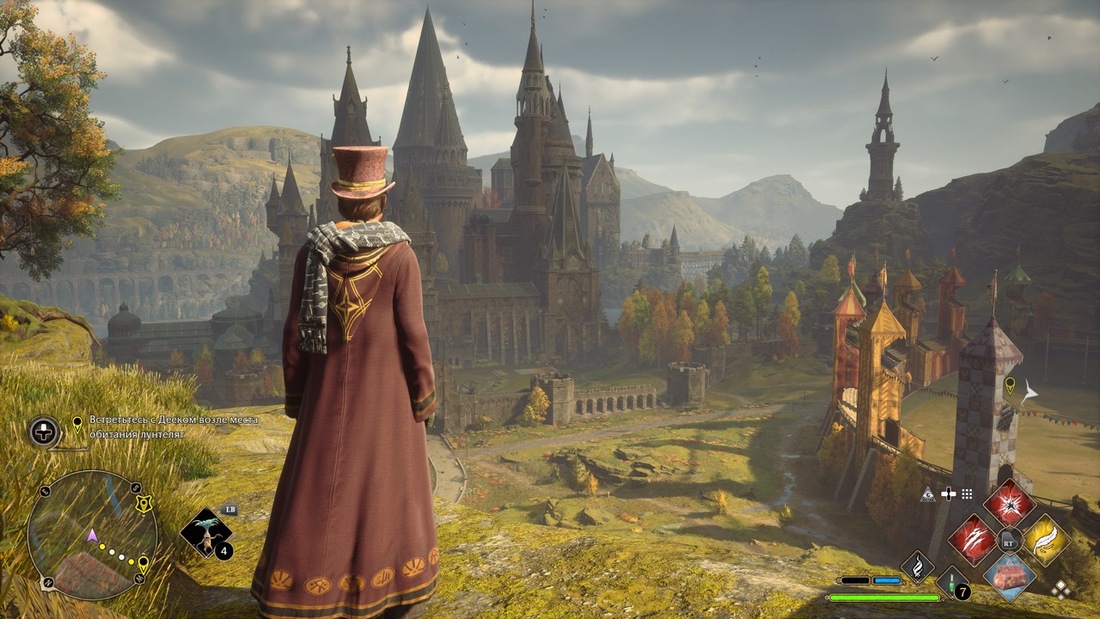The height and width of the screenshot is (619, 1100).
Task: Select the blue chest spell slot
Action: pos(1009,577)
